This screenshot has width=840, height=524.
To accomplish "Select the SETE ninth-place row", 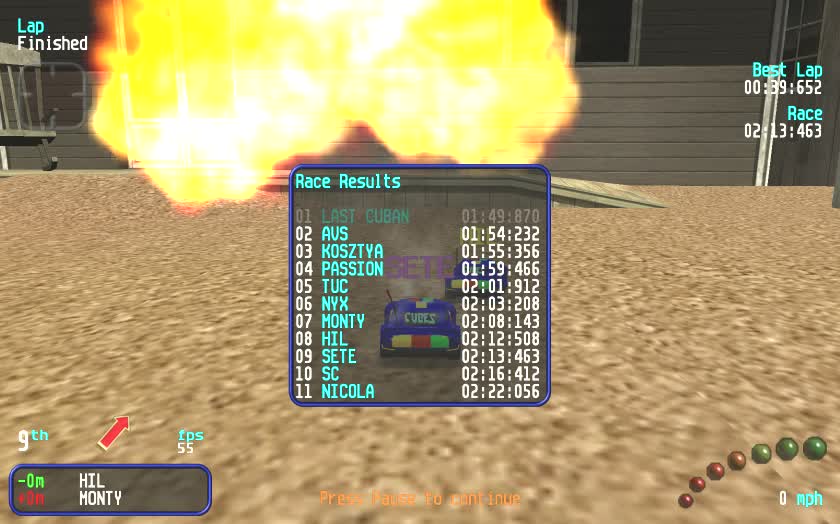I will coord(418,356).
